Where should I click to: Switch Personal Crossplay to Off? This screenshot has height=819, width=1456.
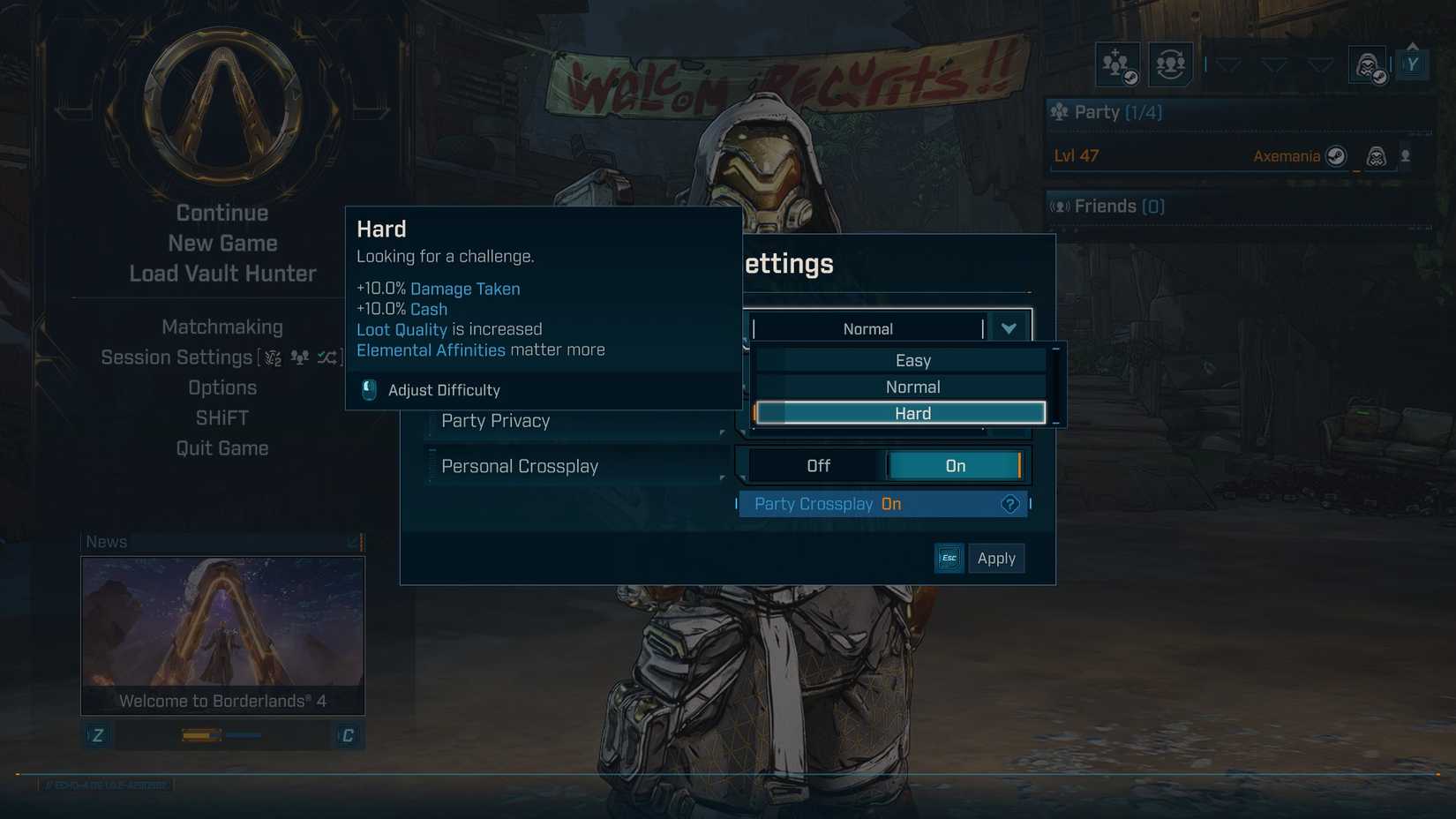point(818,465)
